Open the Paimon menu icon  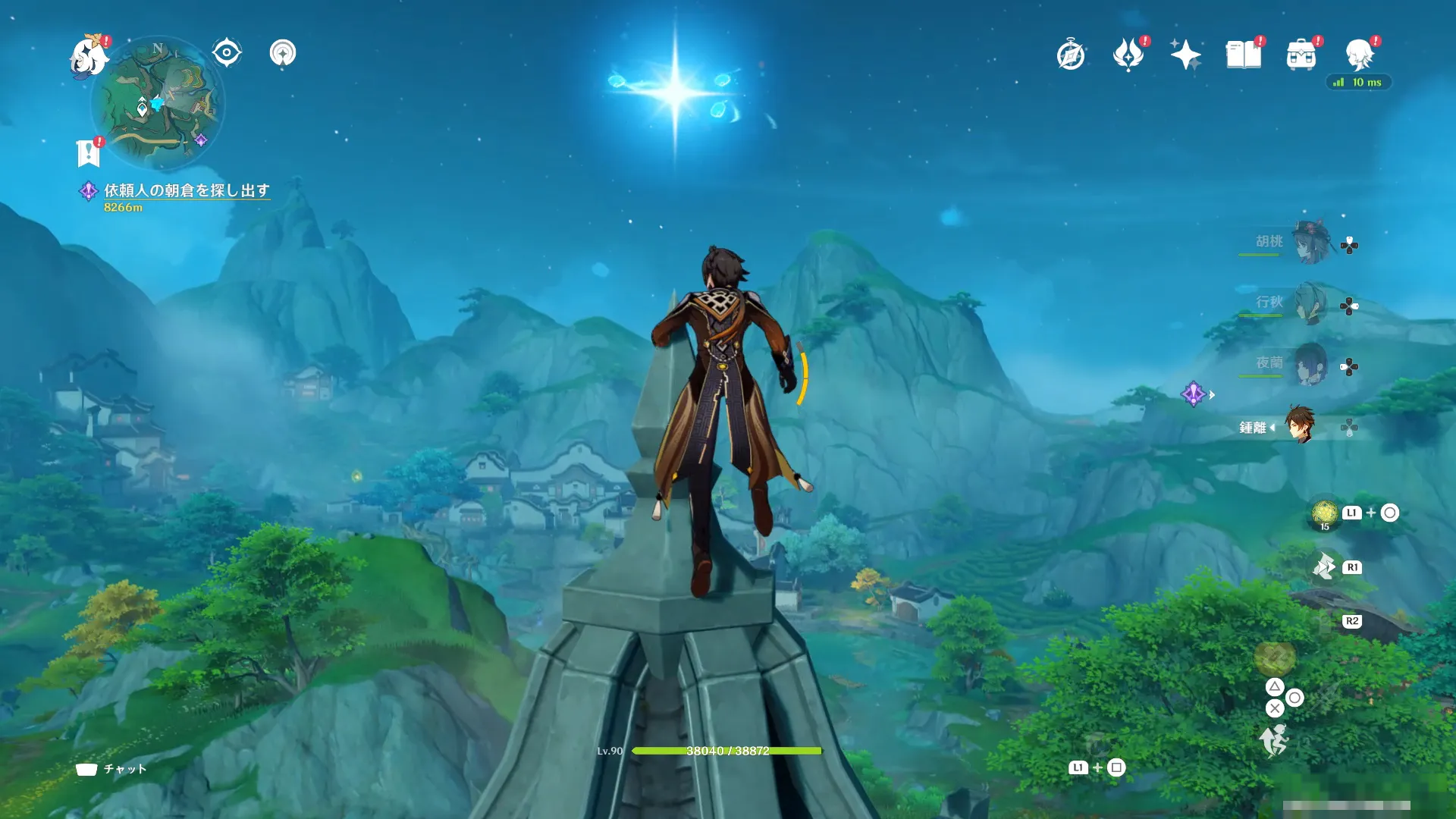coord(88,58)
